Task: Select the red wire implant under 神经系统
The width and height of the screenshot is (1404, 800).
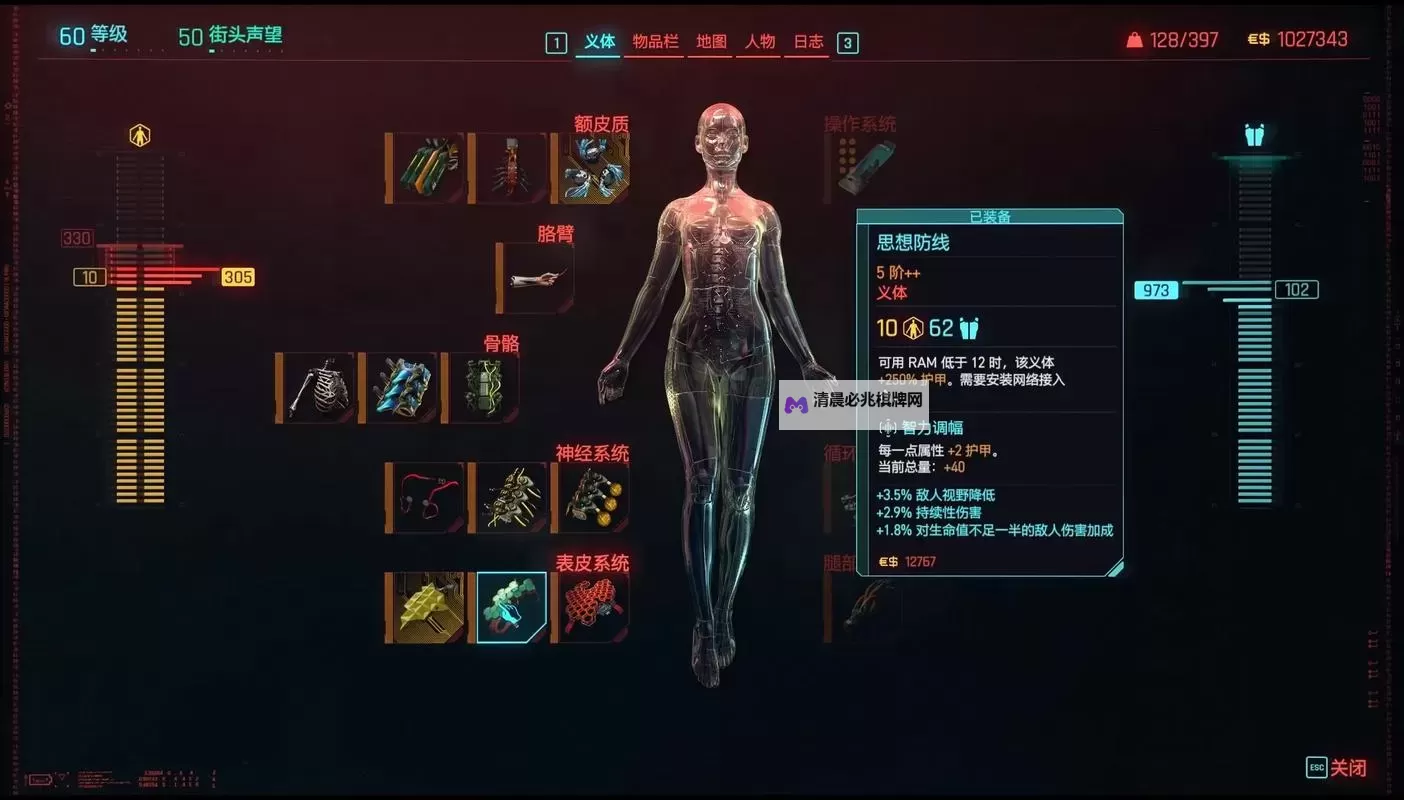Action: pyautogui.click(x=424, y=495)
